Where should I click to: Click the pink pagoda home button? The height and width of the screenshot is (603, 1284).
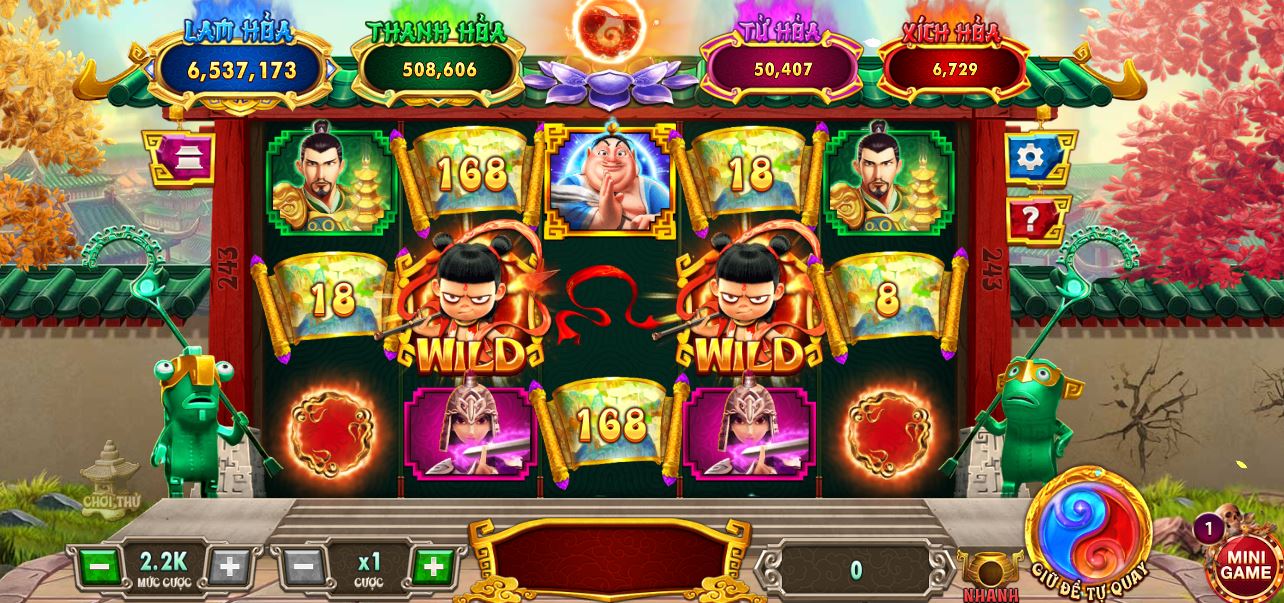tap(180, 157)
